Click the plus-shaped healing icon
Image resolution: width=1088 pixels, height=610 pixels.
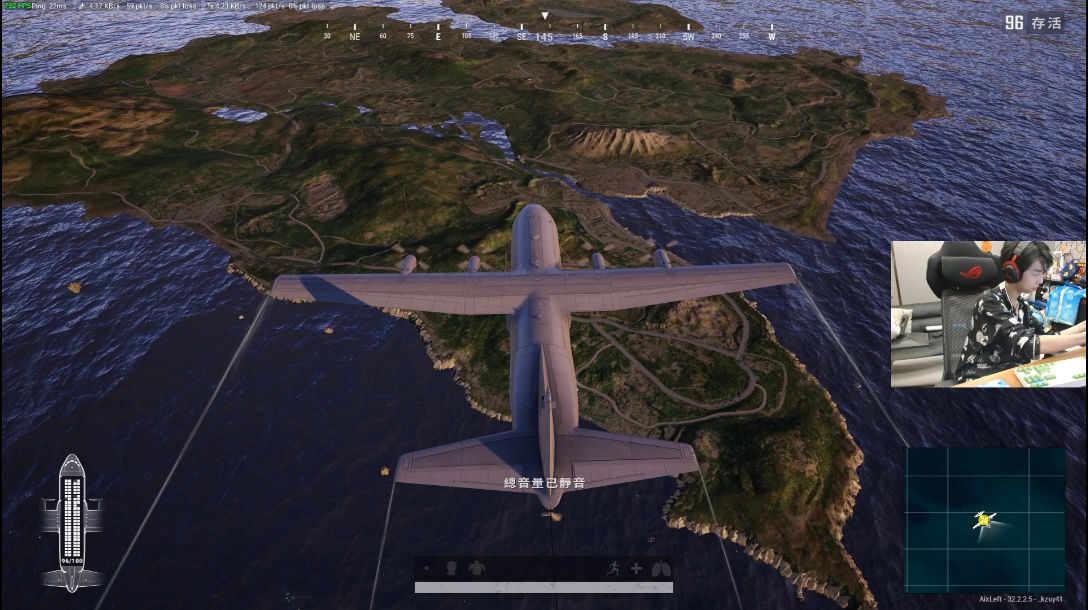pos(635,568)
